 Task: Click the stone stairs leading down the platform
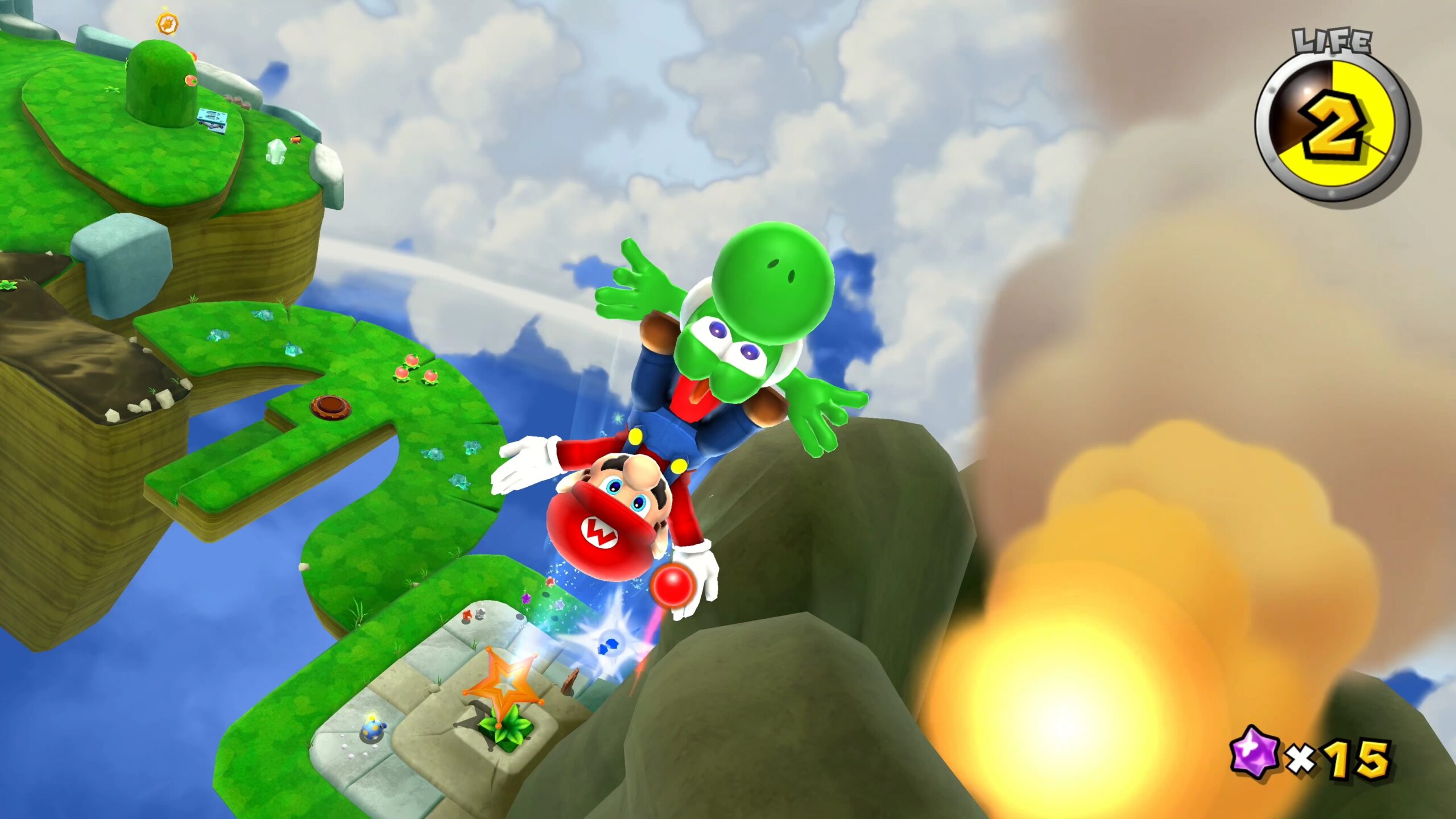tap(449, 643)
